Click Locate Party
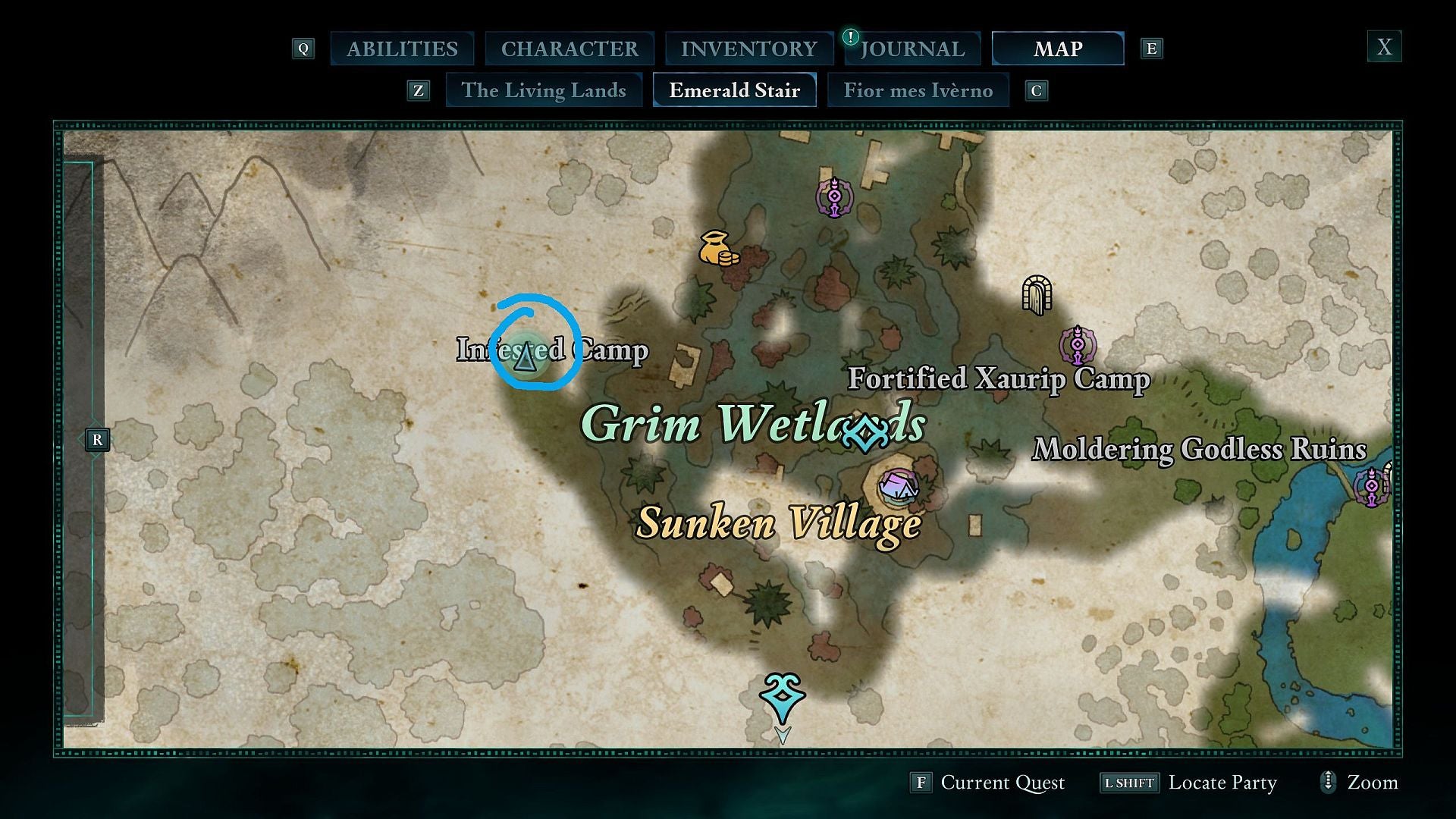1456x819 pixels. 1222,783
